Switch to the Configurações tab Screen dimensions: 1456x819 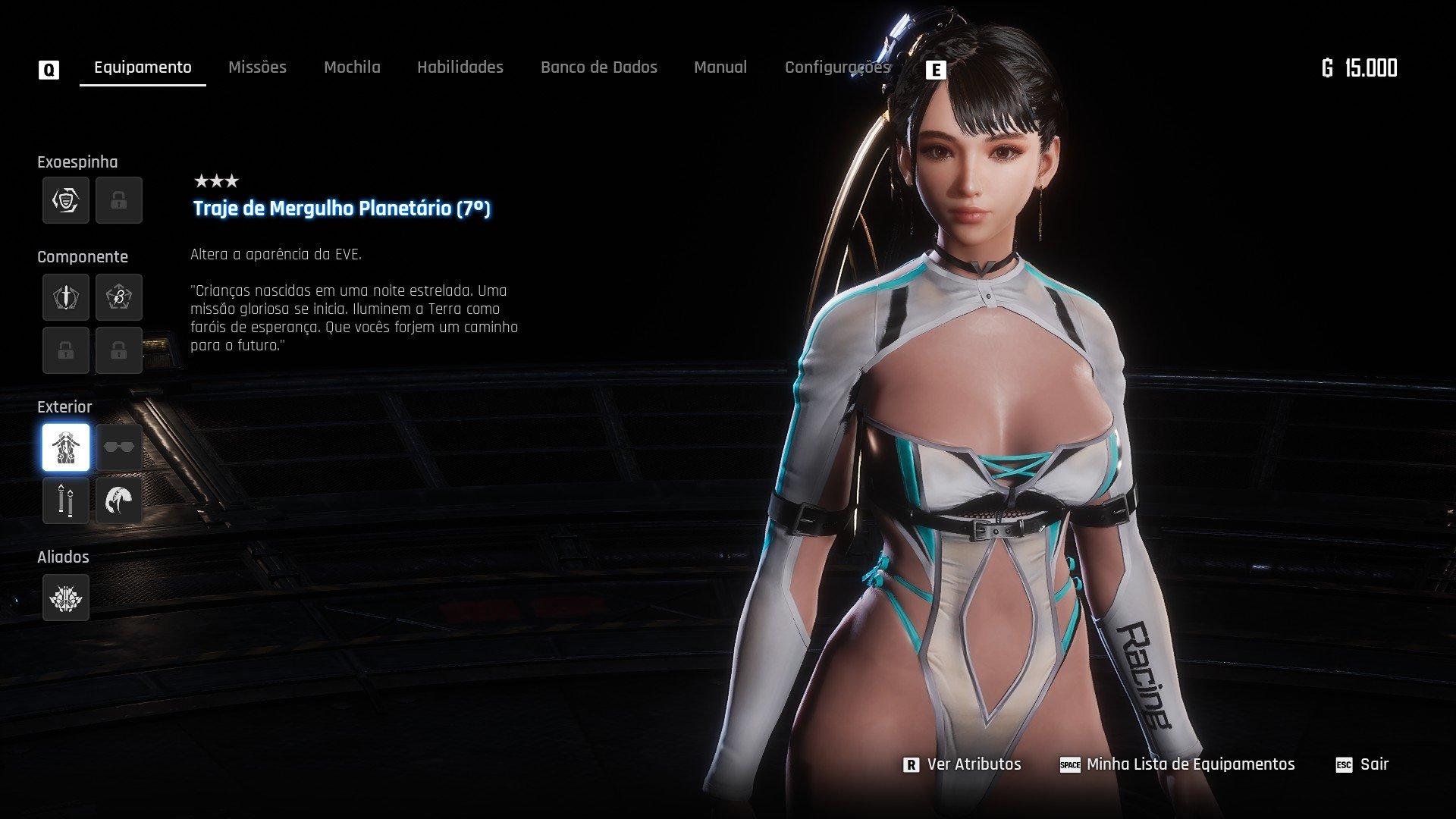pos(836,67)
